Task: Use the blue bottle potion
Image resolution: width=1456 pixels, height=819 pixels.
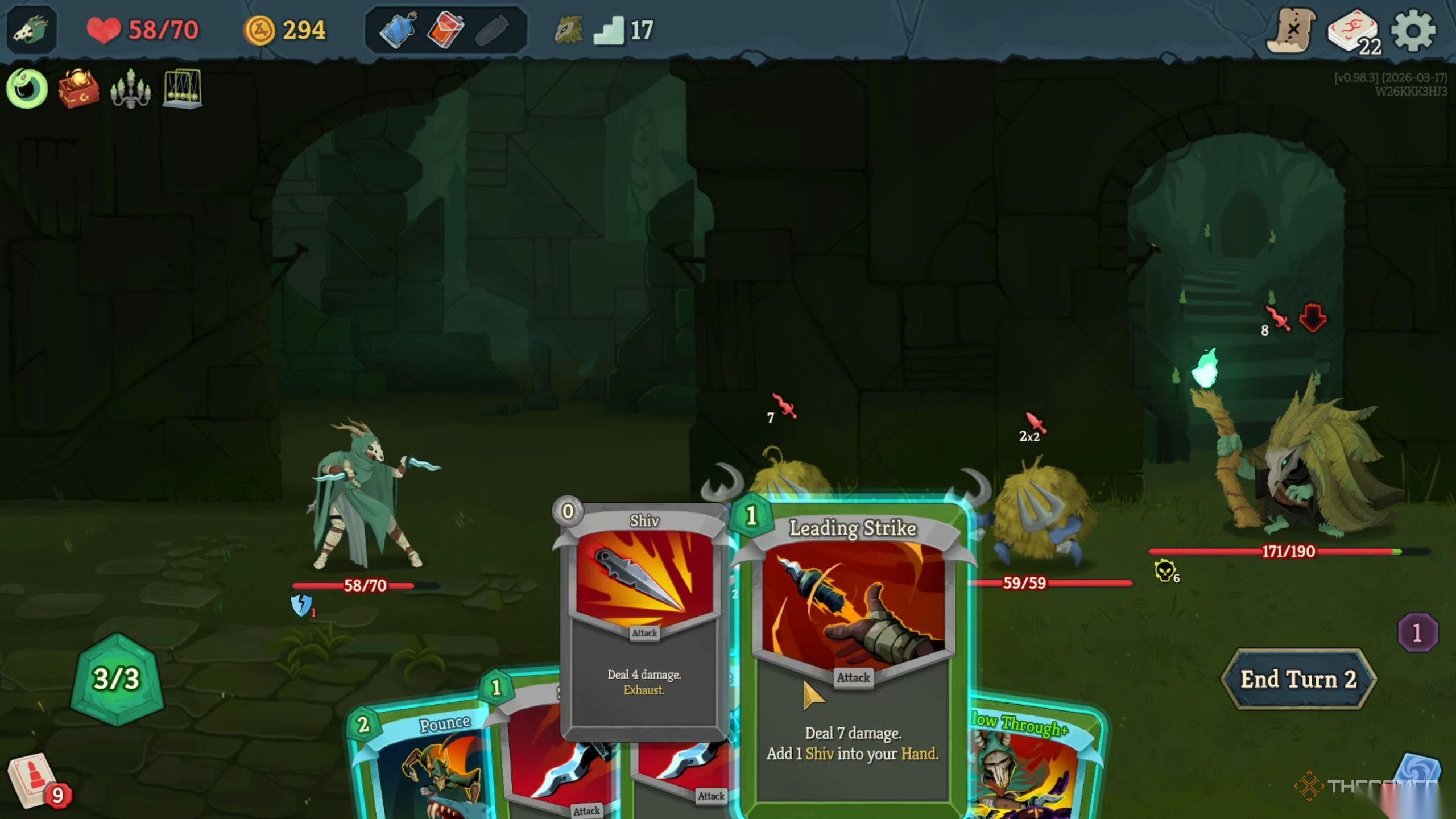Action: pos(399,30)
